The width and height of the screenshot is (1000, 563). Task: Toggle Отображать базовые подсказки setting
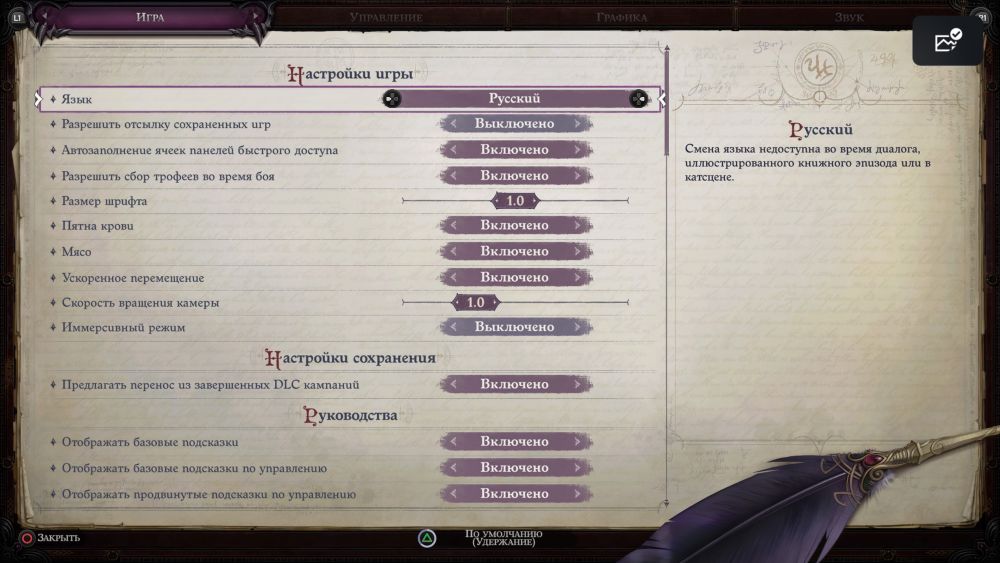tap(515, 442)
